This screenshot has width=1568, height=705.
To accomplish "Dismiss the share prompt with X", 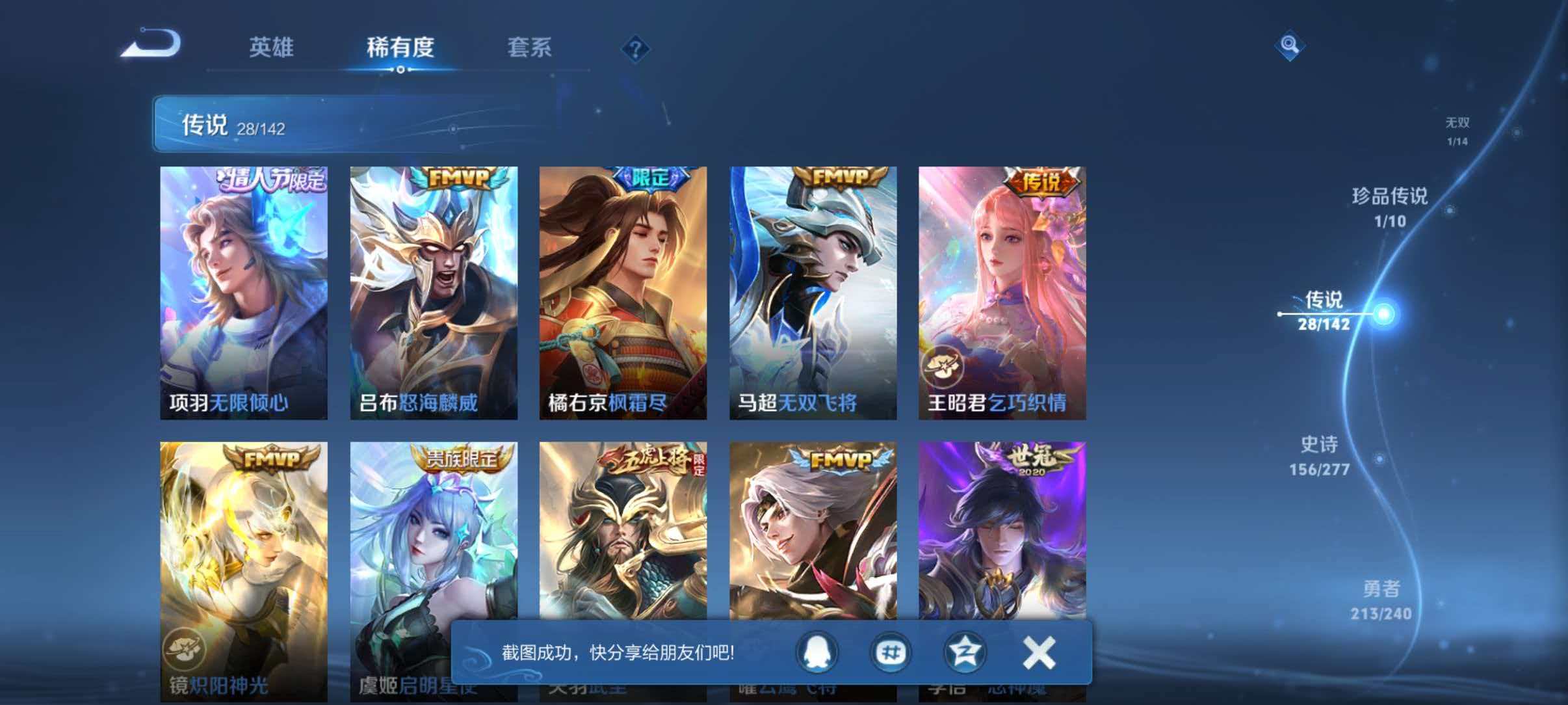I will (x=1038, y=653).
